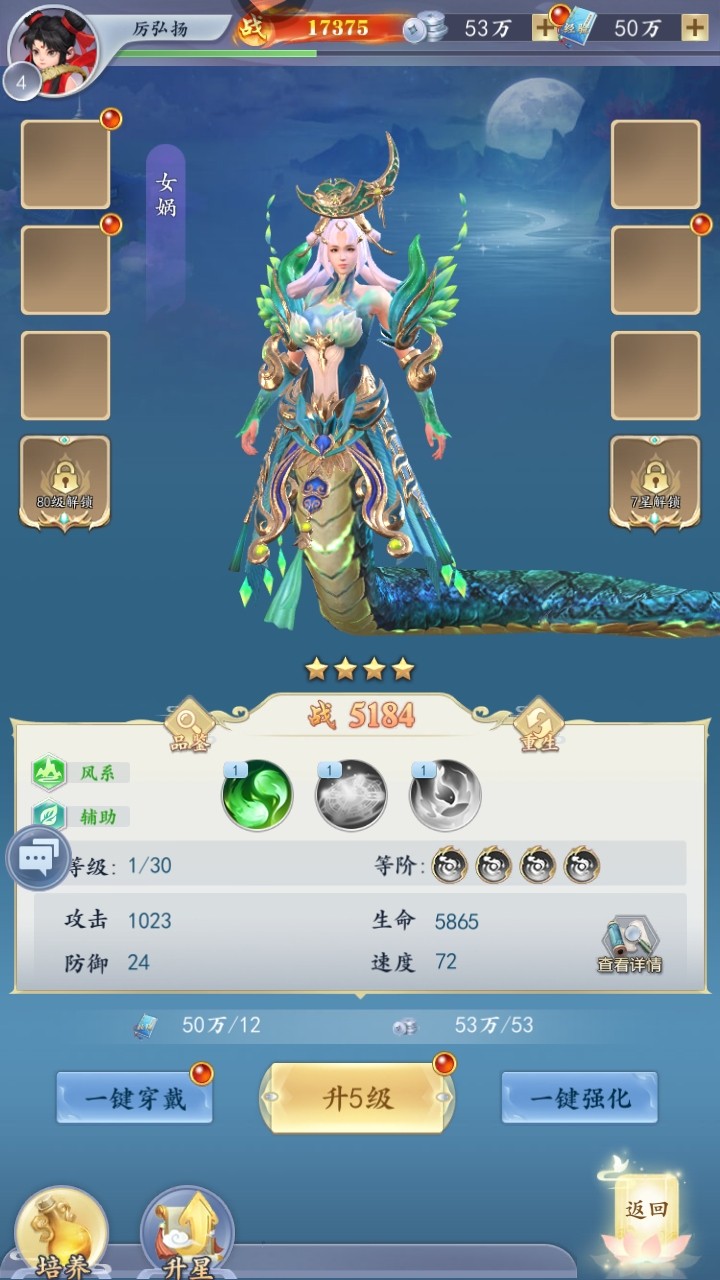
Task: Add silver coins with the plus button
Action: [545, 28]
